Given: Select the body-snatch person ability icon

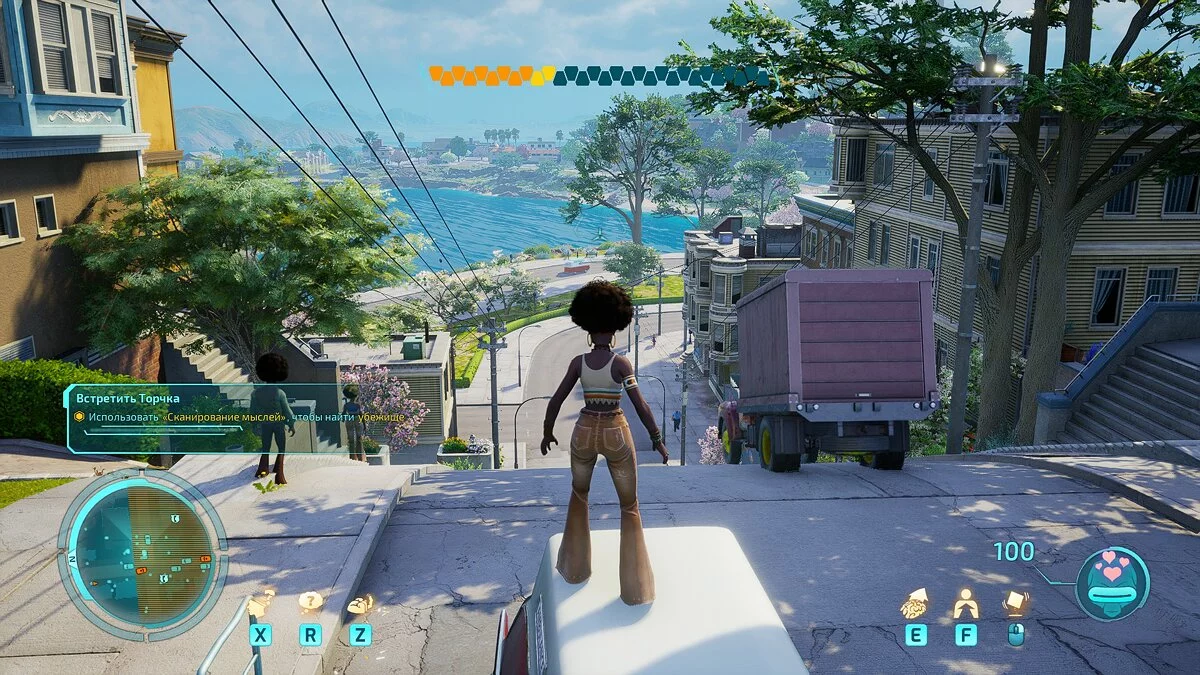Looking at the screenshot, I should [x=965, y=603].
